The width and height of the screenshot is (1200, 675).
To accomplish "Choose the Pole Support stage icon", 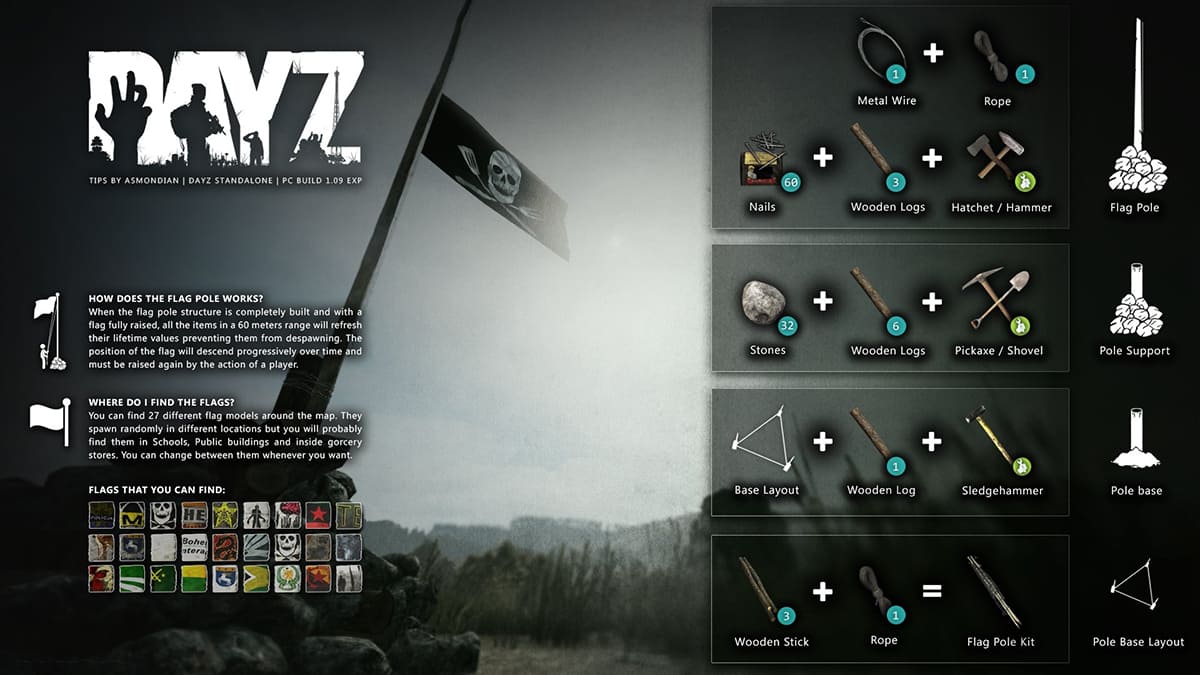I will [x=1134, y=300].
